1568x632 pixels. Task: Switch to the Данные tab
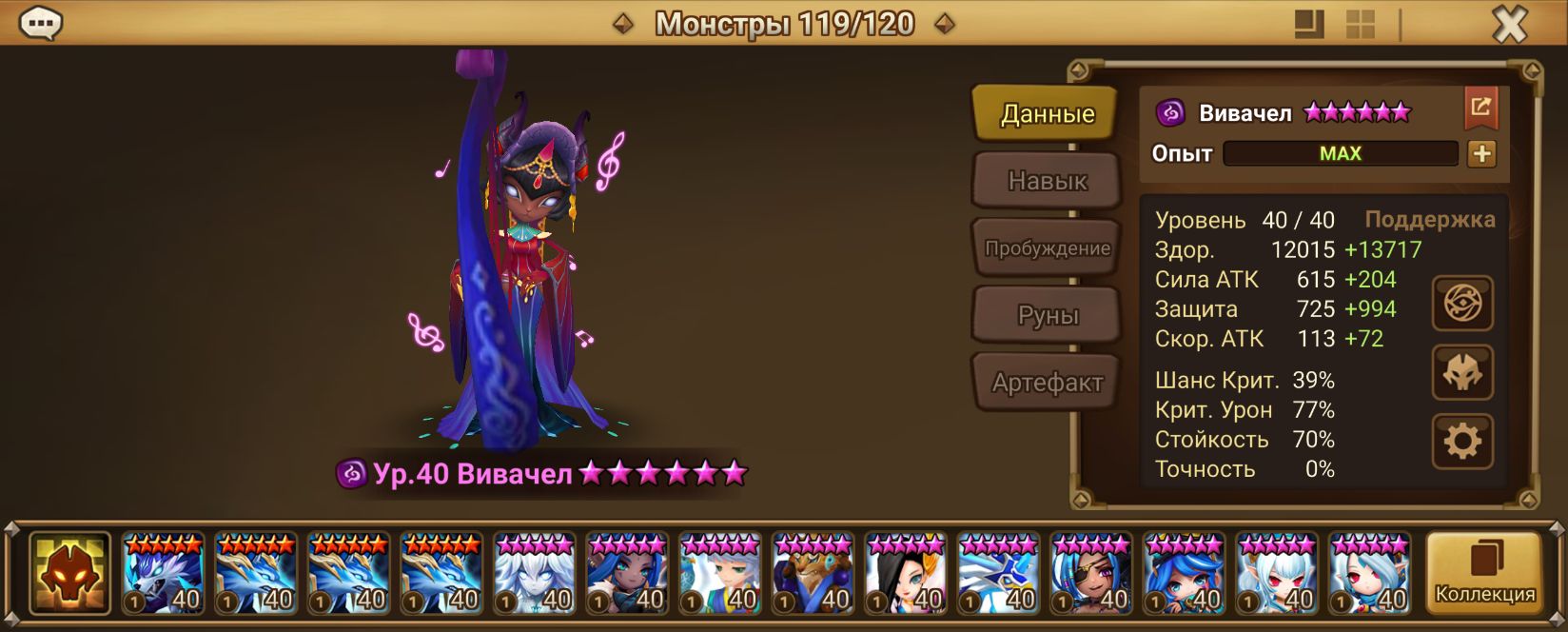click(1047, 114)
